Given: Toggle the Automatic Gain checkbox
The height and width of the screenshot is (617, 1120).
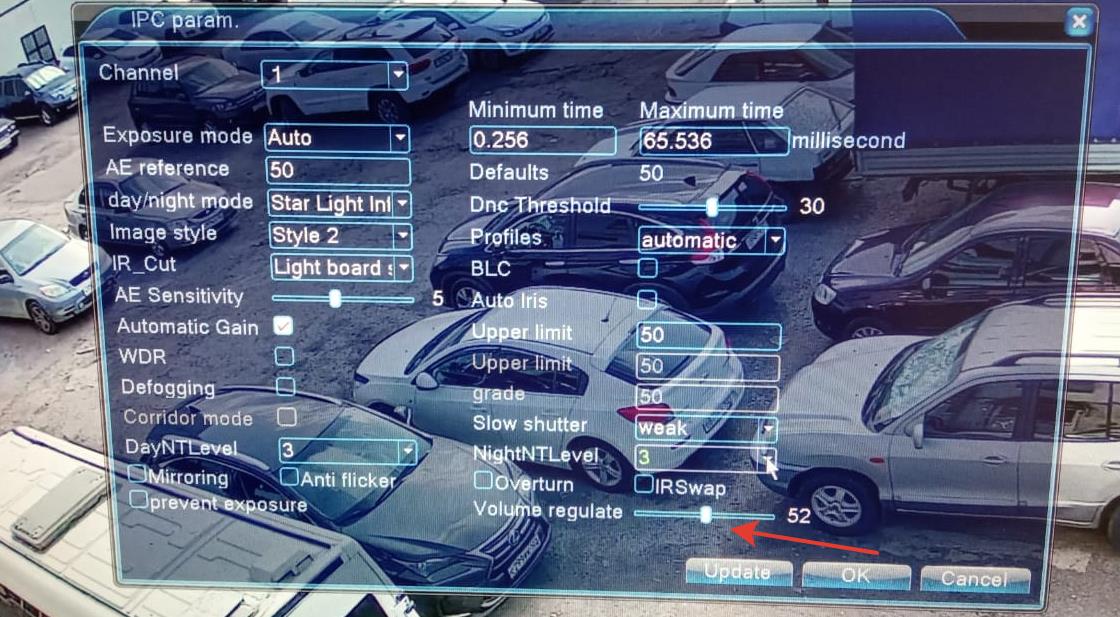Looking at the screenshot, I should click(x=284, y=325).
